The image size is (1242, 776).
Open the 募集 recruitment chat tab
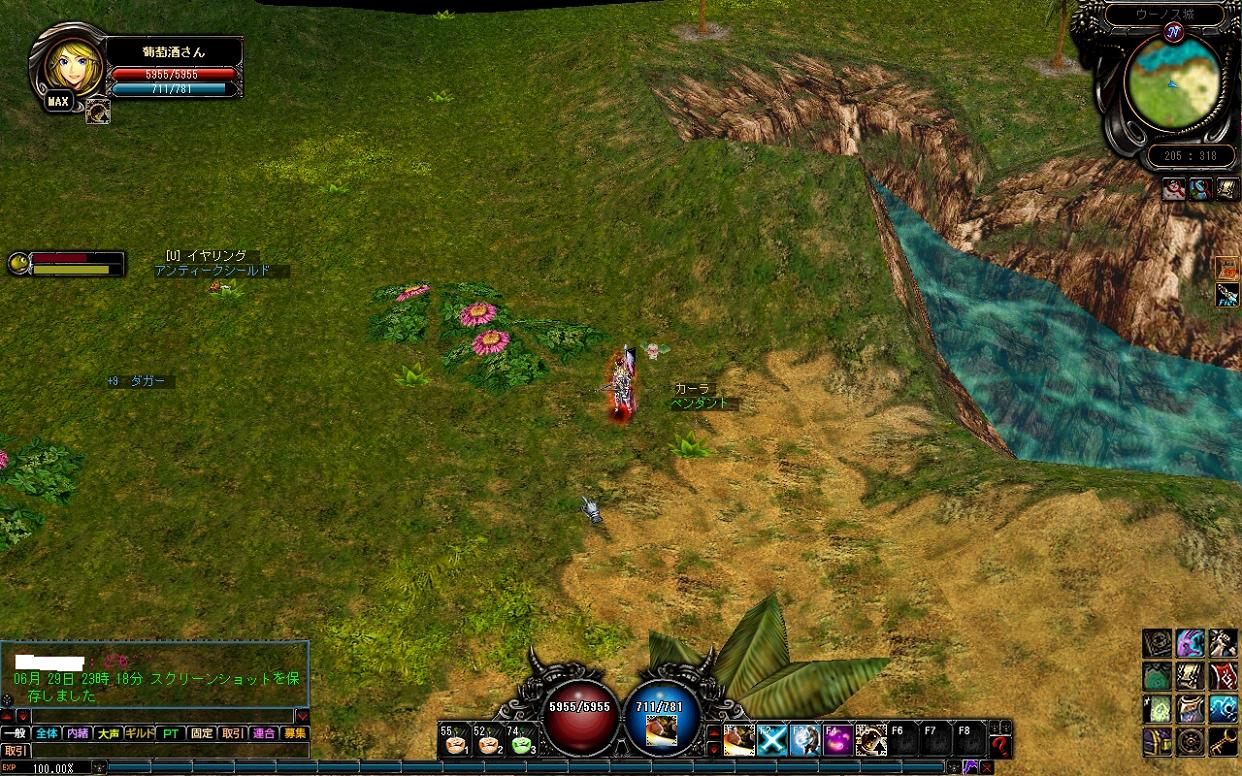click(294, 733)
